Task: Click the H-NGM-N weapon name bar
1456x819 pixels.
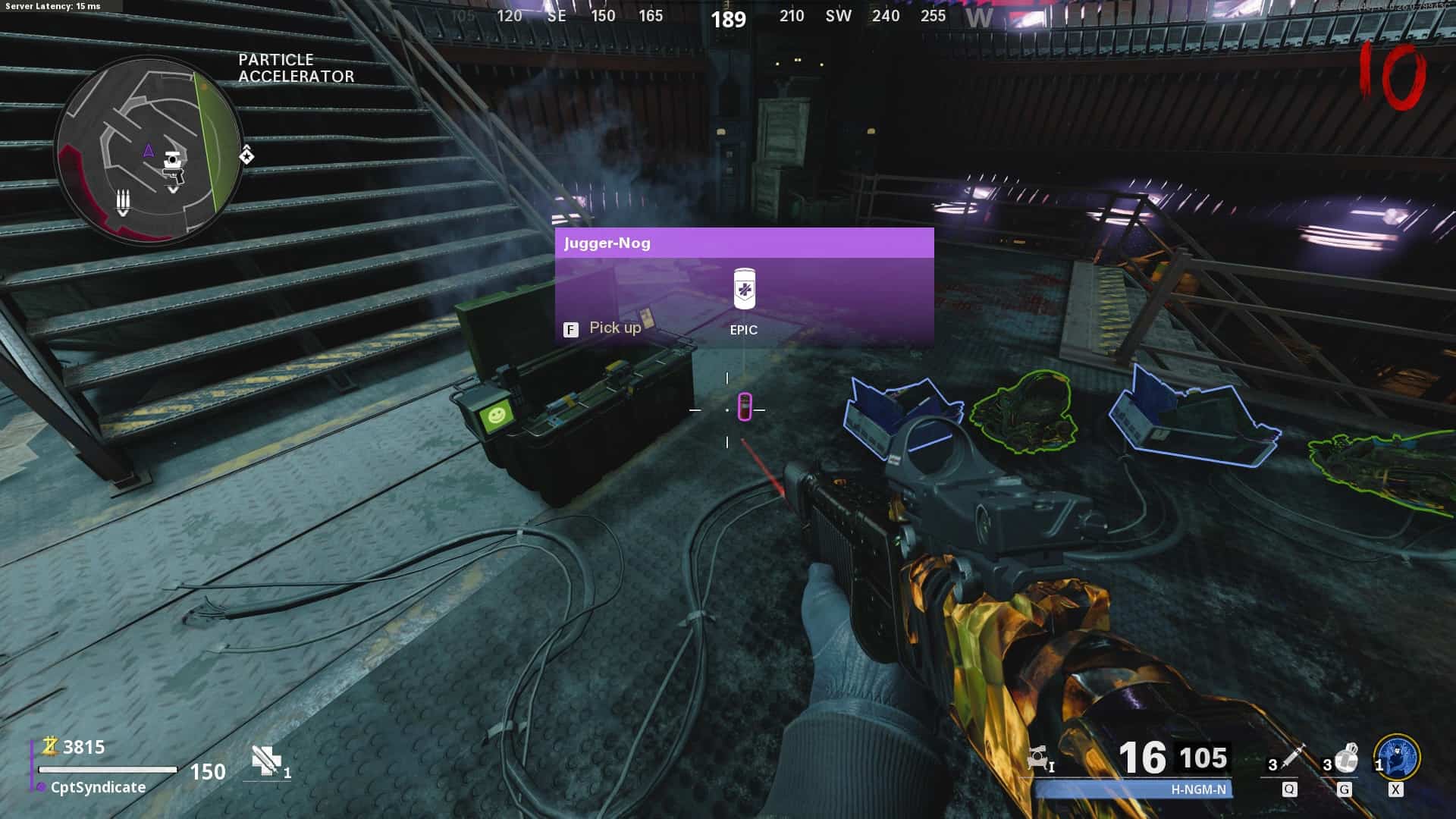Action: click(x=1134, y=789)
